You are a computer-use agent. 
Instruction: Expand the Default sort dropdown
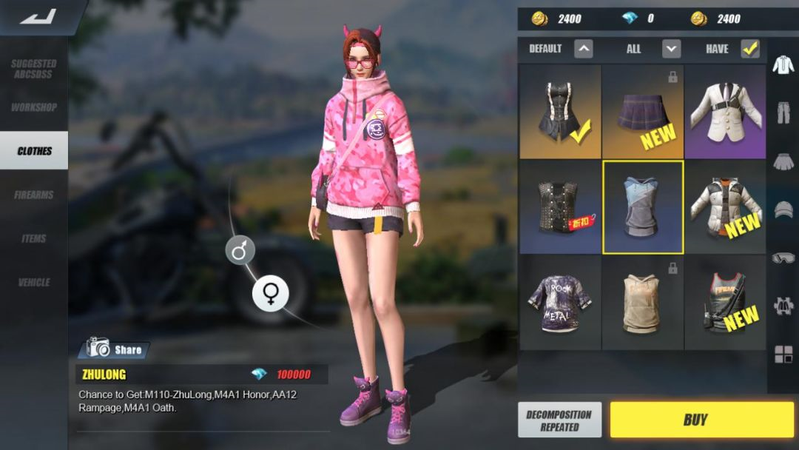click(584, 48)
